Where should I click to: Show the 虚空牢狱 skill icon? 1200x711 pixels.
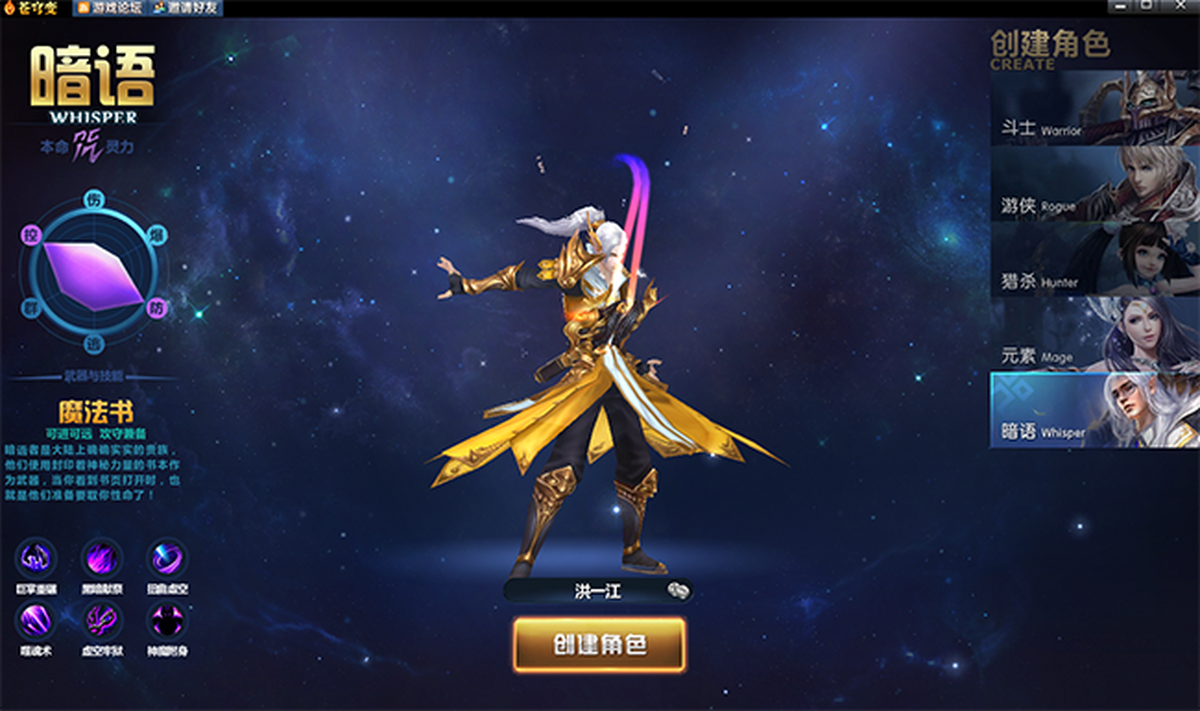pos(101,620)
